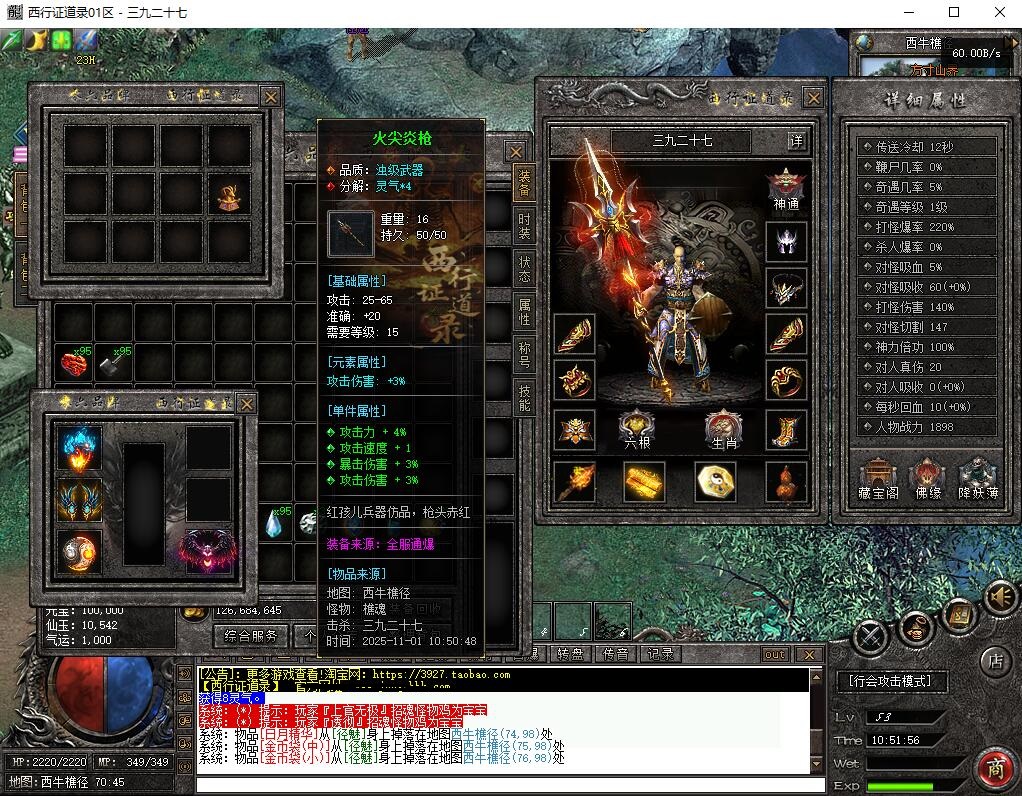Switch to the 时装 costume tab
Image resolution: width=1022 pixels, height=796 pixels.
pos(524,227)
